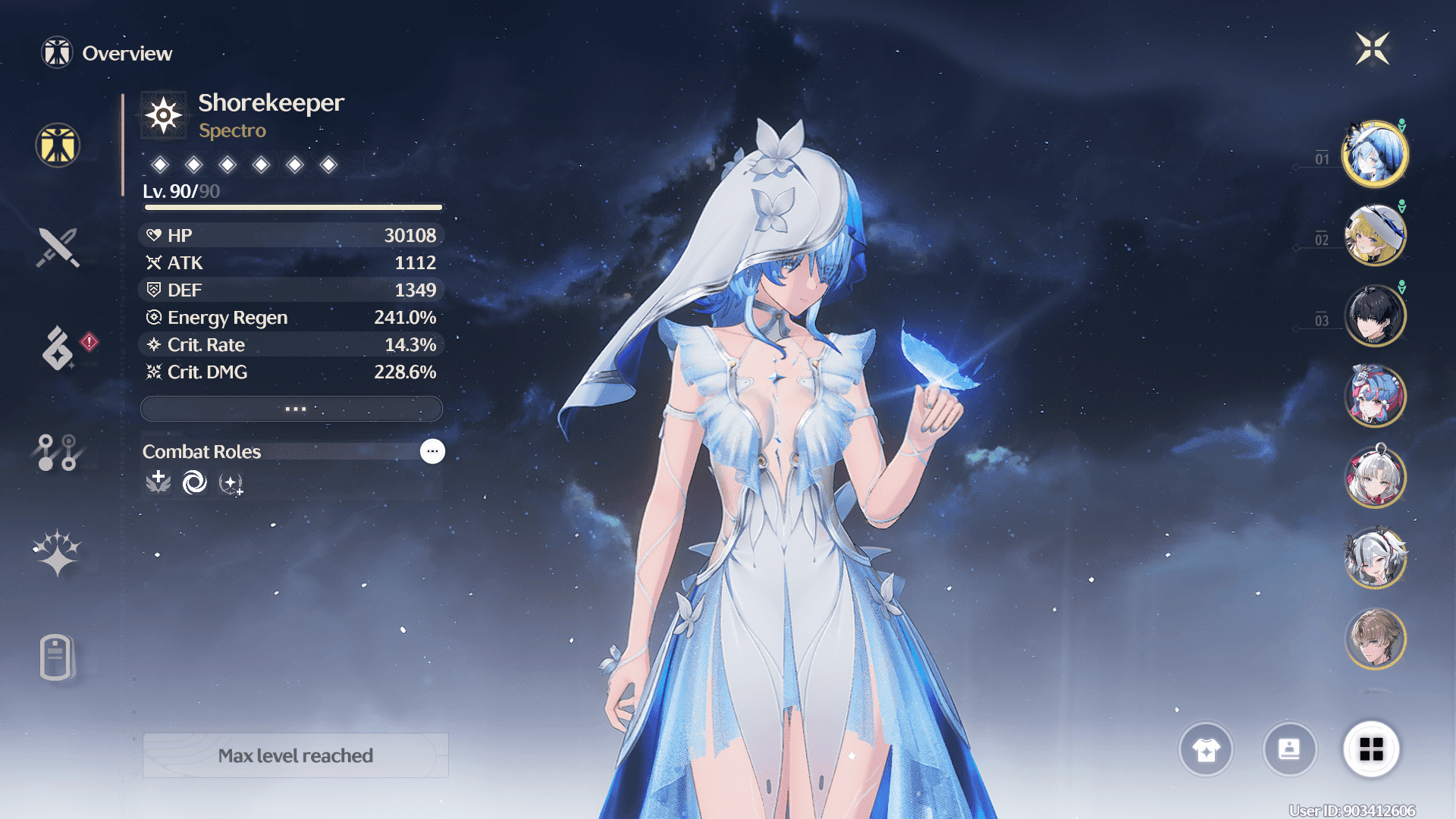
Task: Select the silver-haired character with black horns
Action: [1375, 558]
